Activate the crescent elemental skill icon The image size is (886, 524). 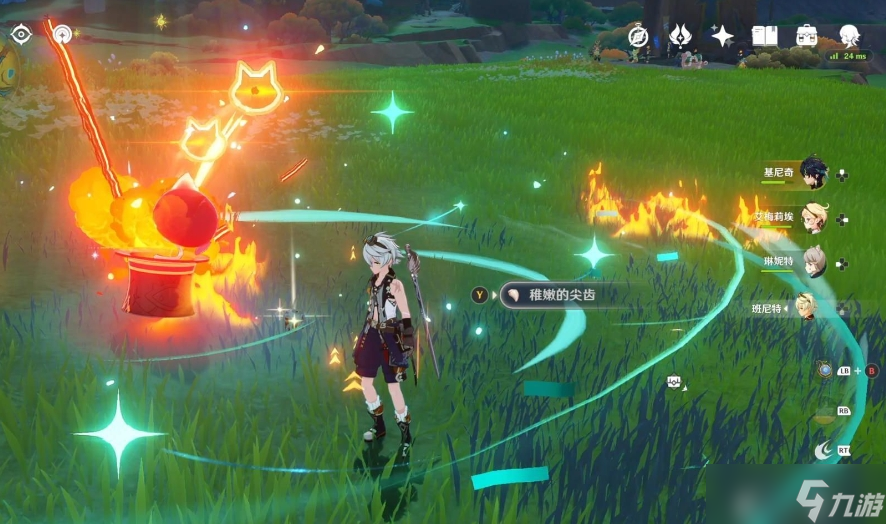coord(823,451)
